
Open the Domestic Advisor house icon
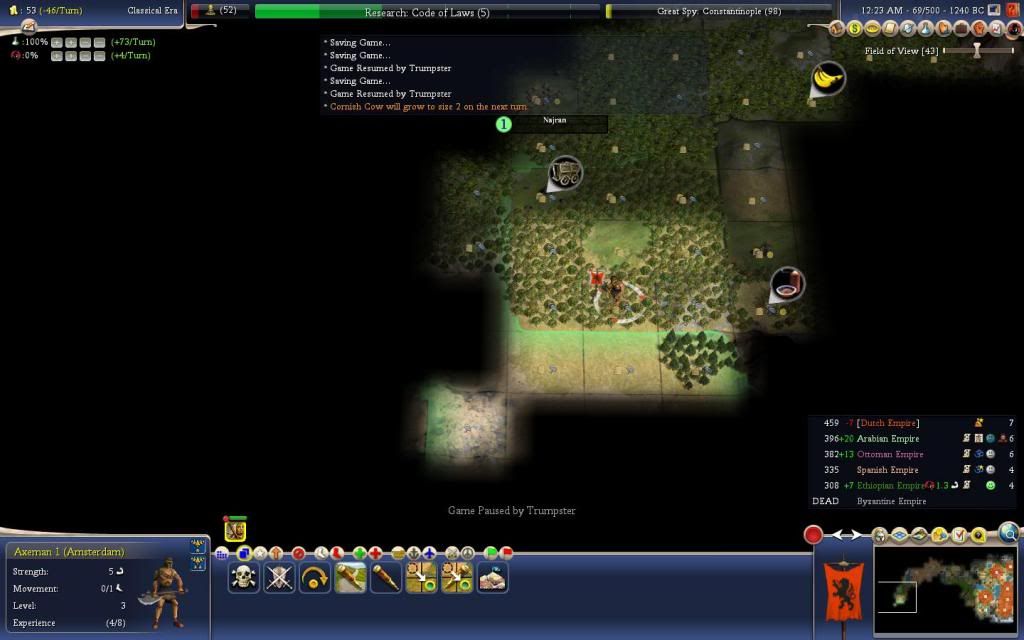pos(838,30)
